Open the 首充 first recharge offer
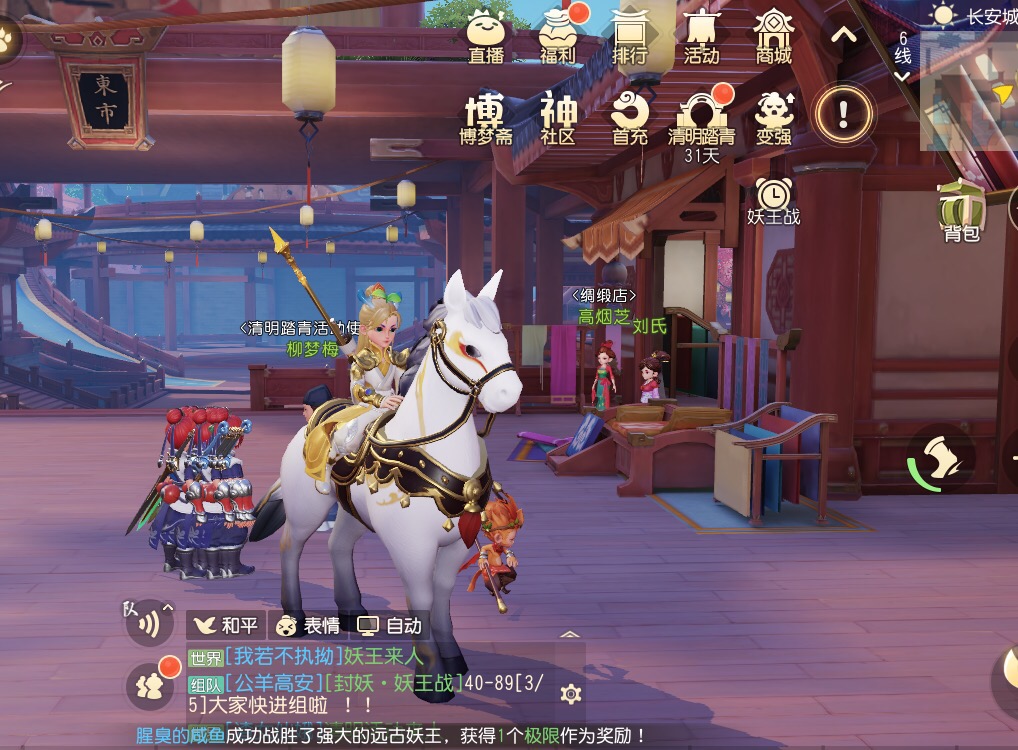This screenshot has height=750, width=1018. tap(630, 118)
